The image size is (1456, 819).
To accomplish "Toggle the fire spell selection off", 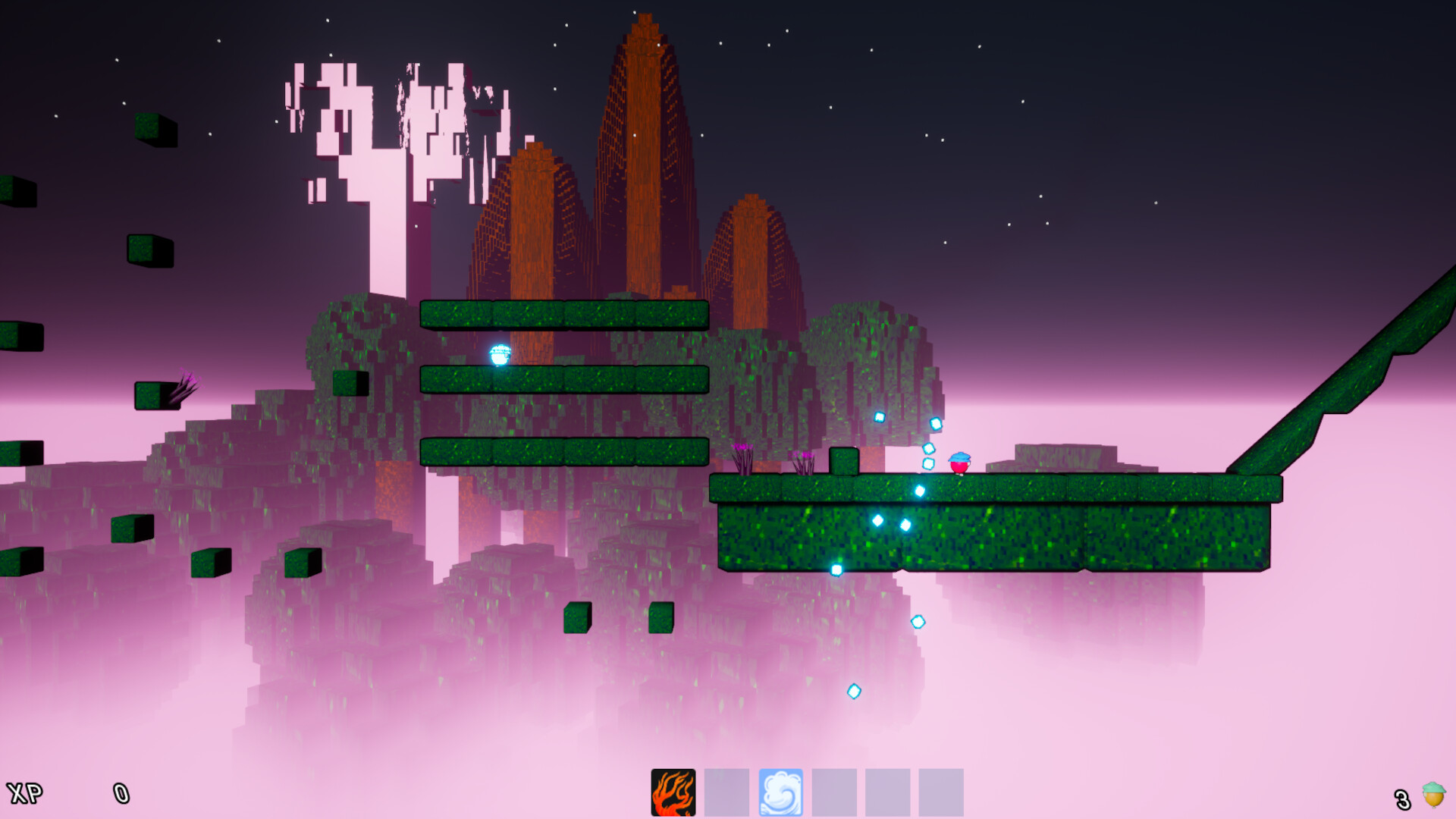I will pos(672,790).
